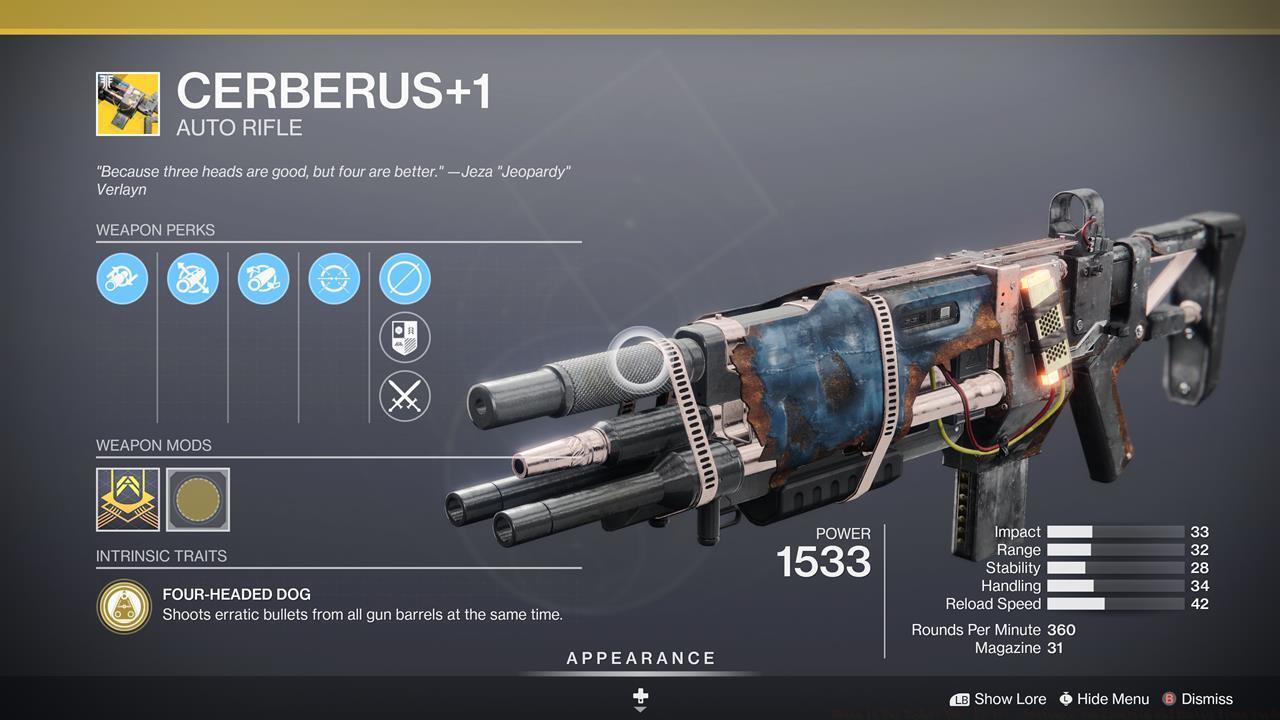Select the circle-slash masterwork perk icon
Viewport: 1280px width, 720px height.
point(405,279)
